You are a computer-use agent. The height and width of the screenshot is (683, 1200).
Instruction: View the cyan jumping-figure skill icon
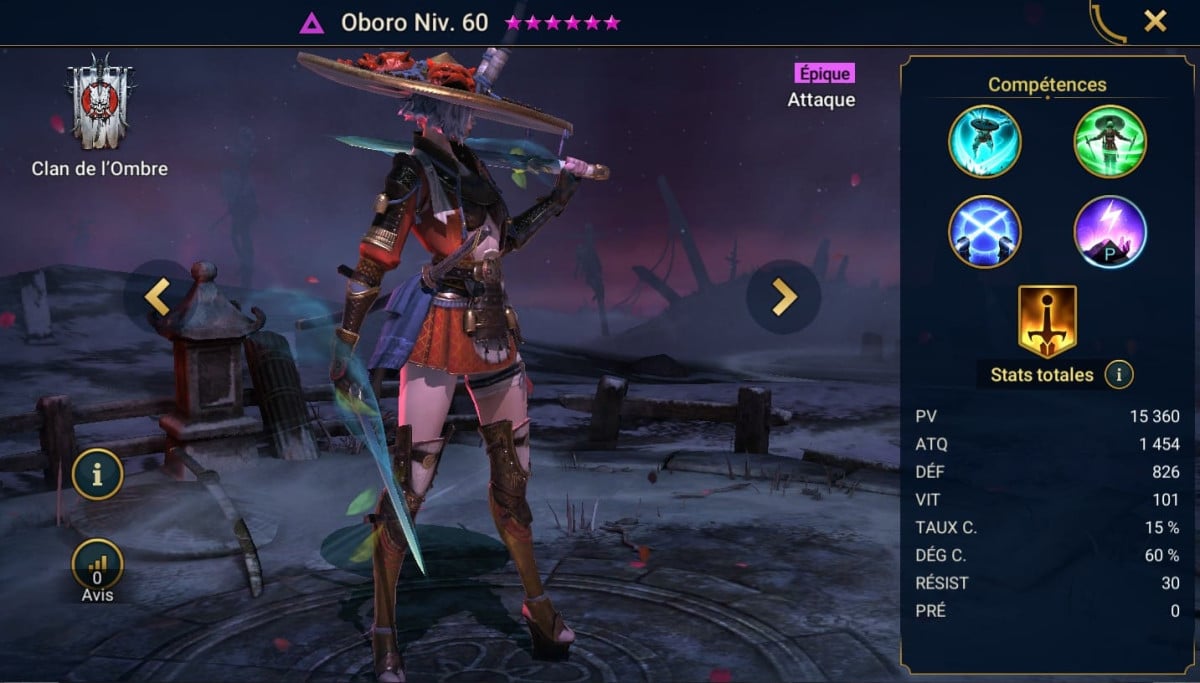[x=984, y=141]
